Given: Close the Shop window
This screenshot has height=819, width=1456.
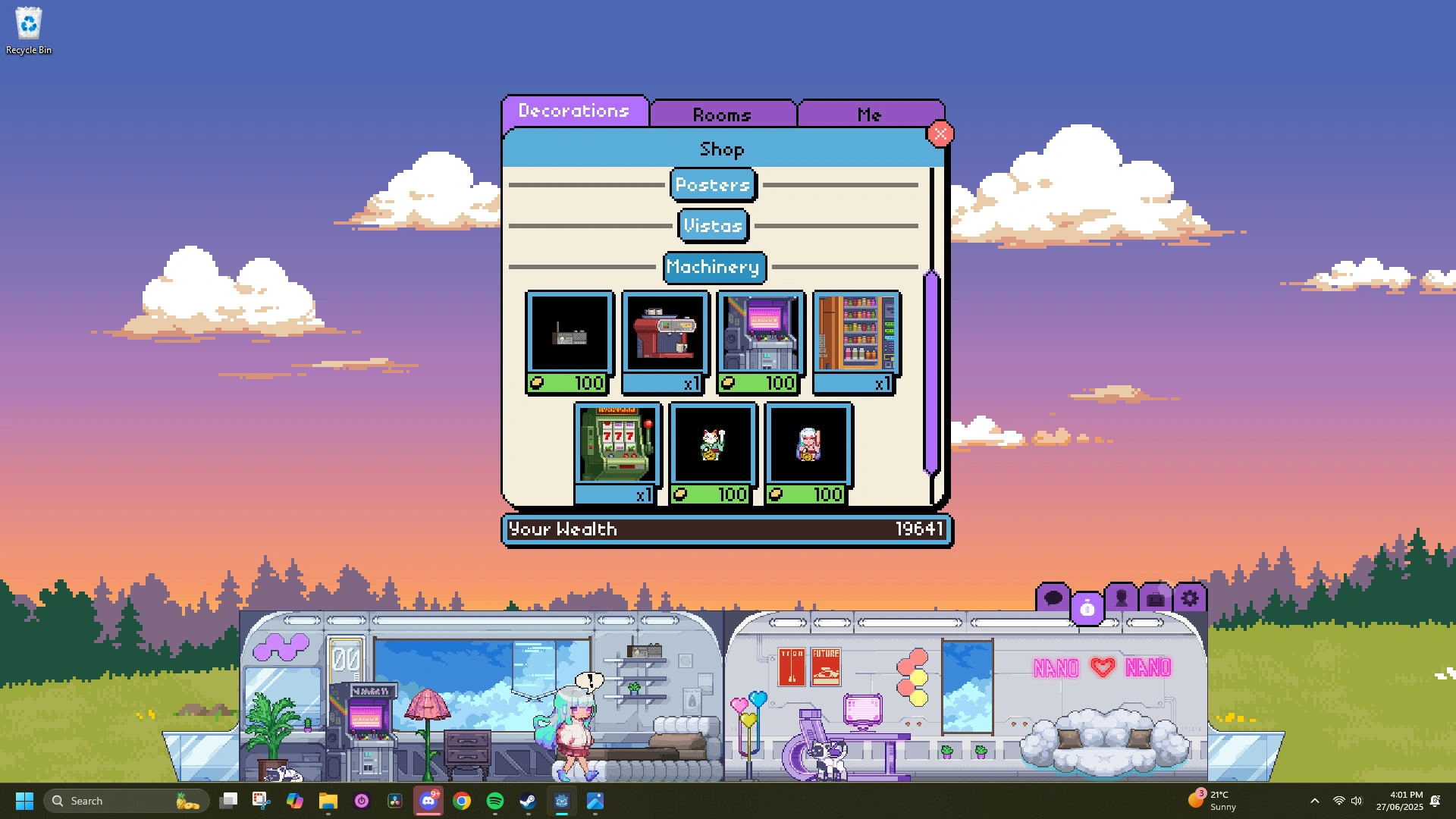Looking at the screenshot, I should point(940,133).
